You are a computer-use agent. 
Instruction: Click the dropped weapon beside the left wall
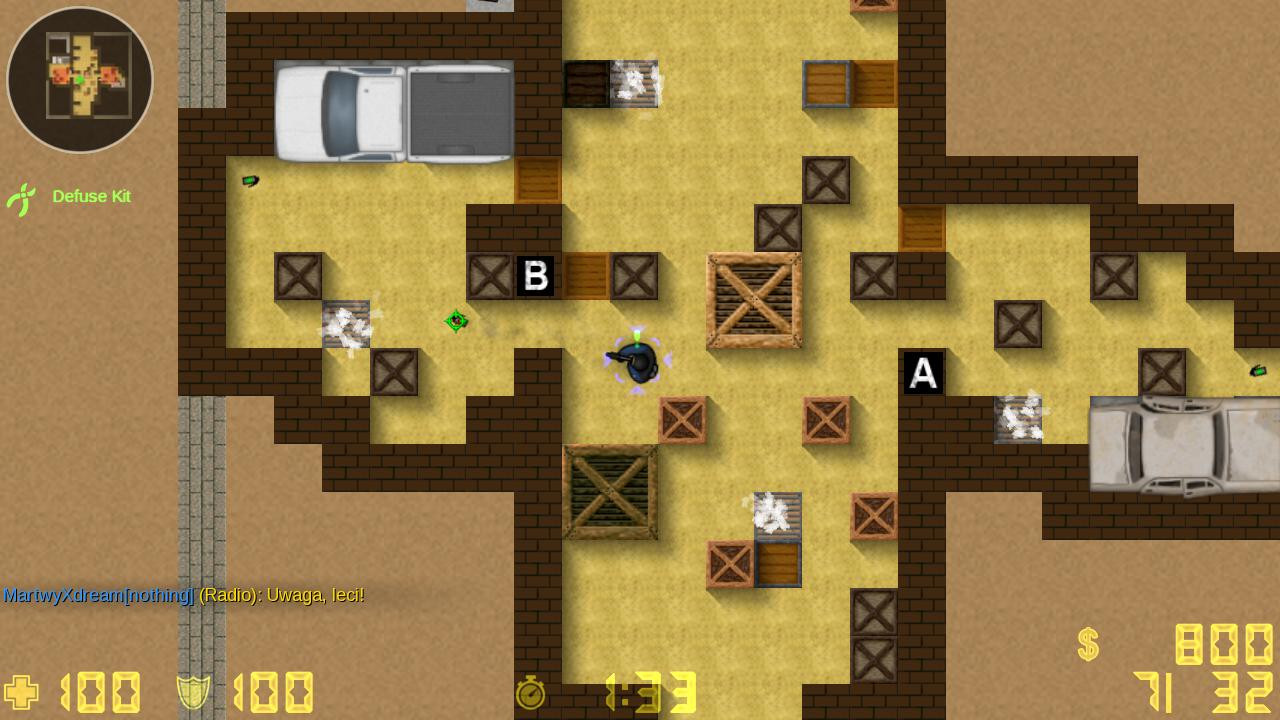(249, 181)
